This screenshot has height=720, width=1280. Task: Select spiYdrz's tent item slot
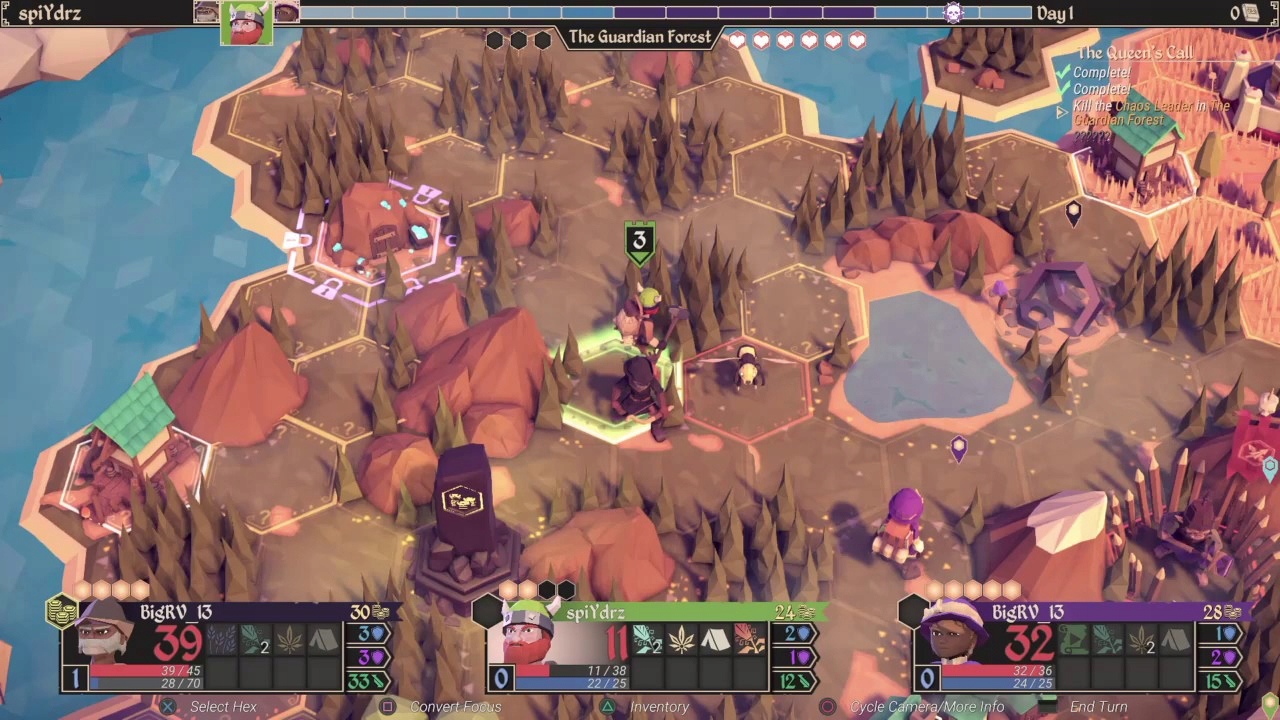[x=715, y=639]
